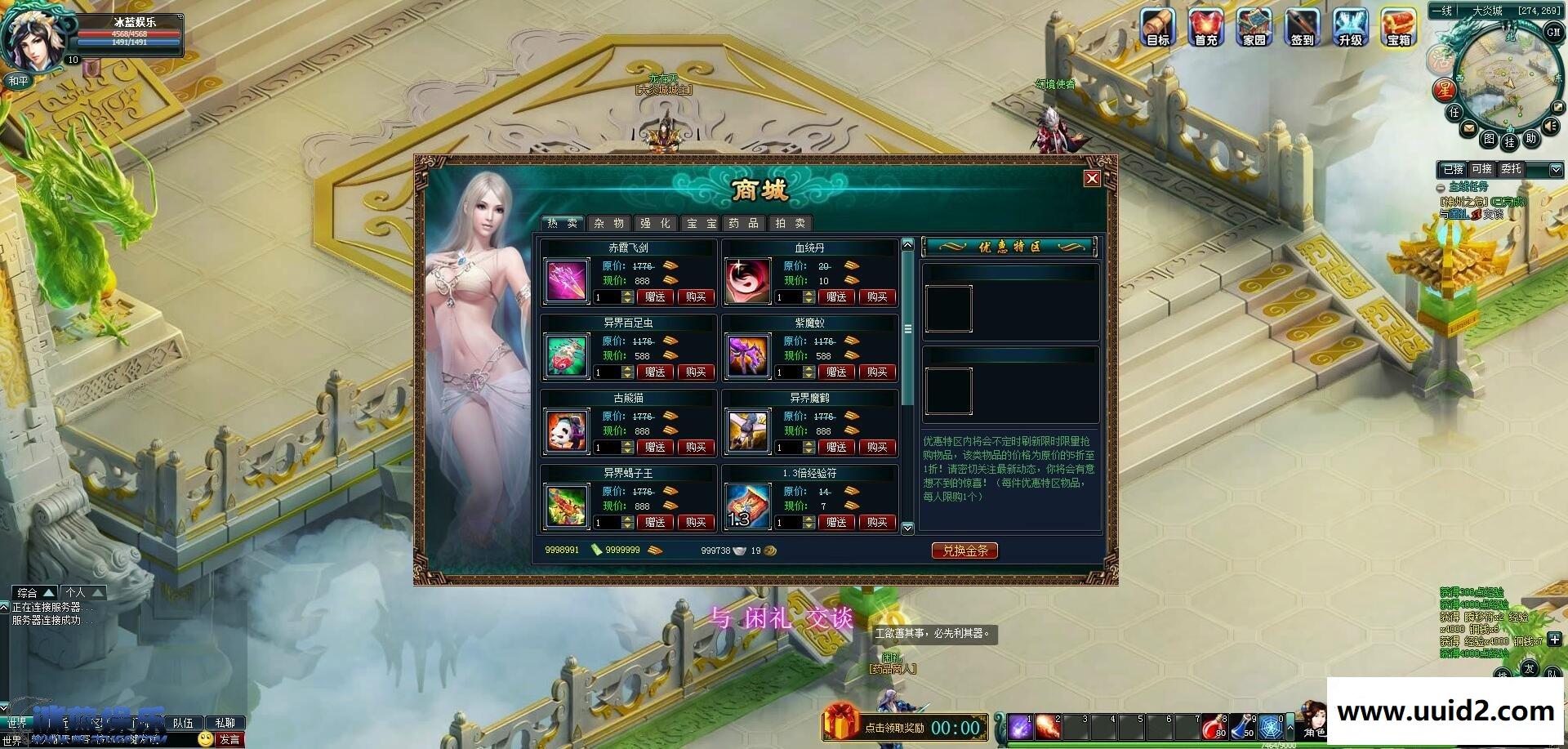Expand the quest panel dropdown arrow
This screenshot has height=749, width=1568.
click(1557, 169)
